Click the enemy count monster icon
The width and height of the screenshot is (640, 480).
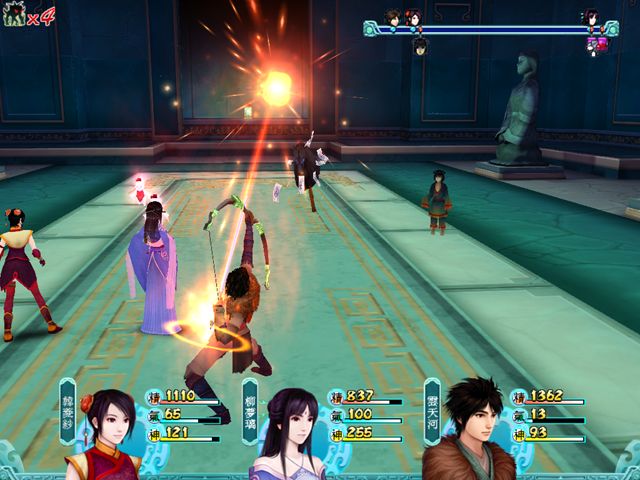click(x=15, y=17)
